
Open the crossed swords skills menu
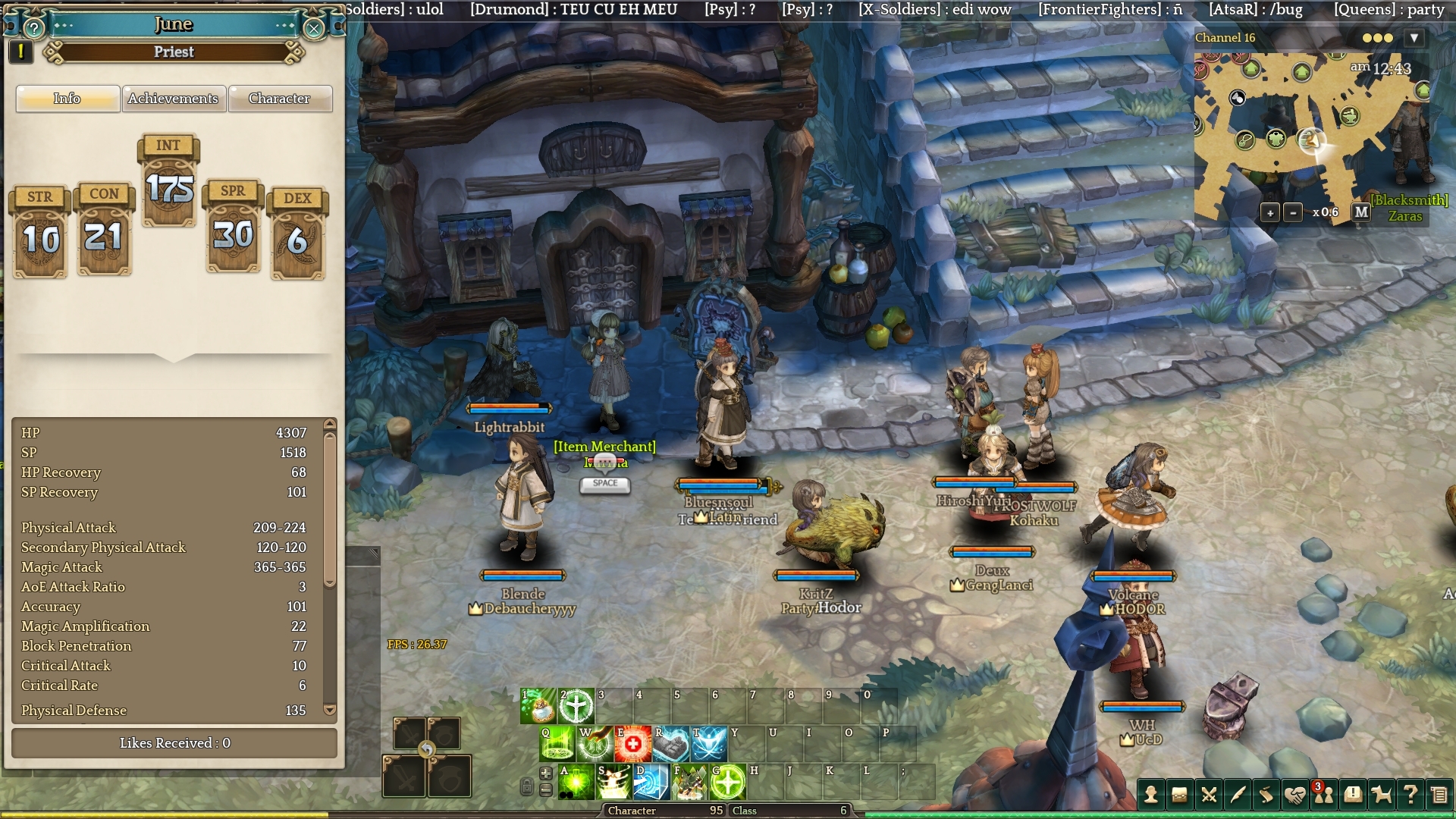1209,795
